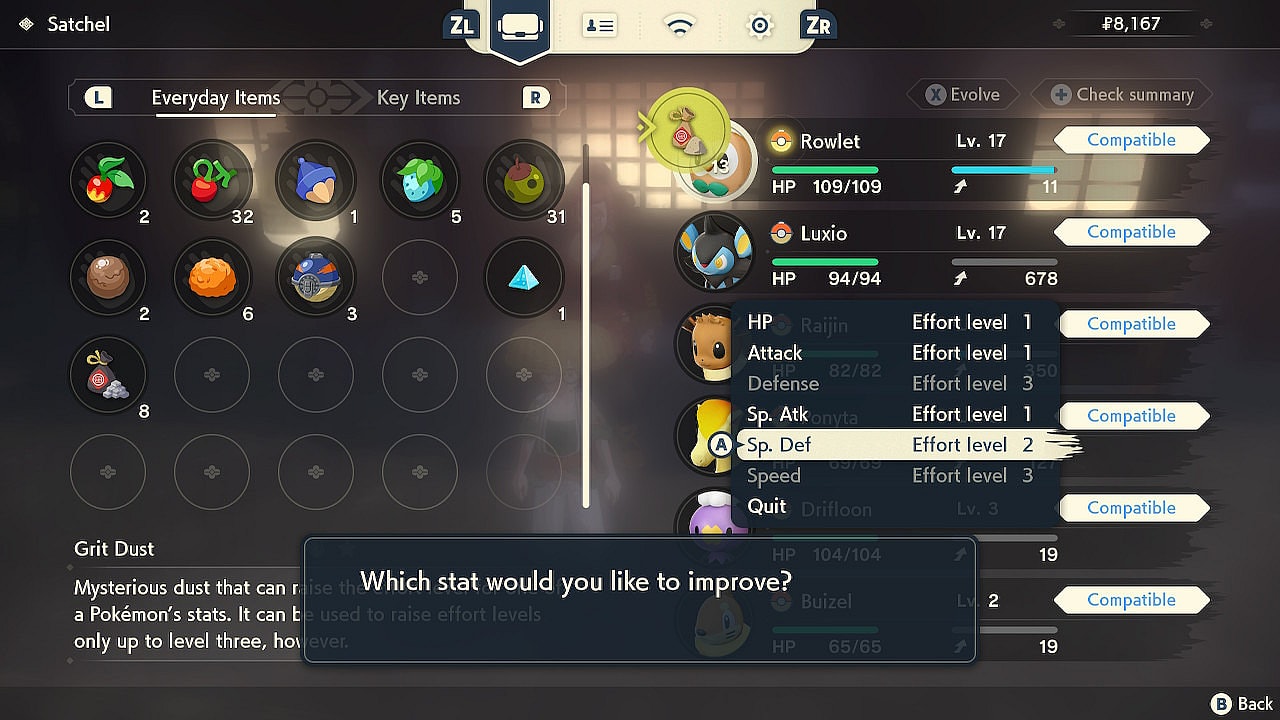Select the Grit Dust item slot
Screen dimensions: 1280x720
[108, 375]
